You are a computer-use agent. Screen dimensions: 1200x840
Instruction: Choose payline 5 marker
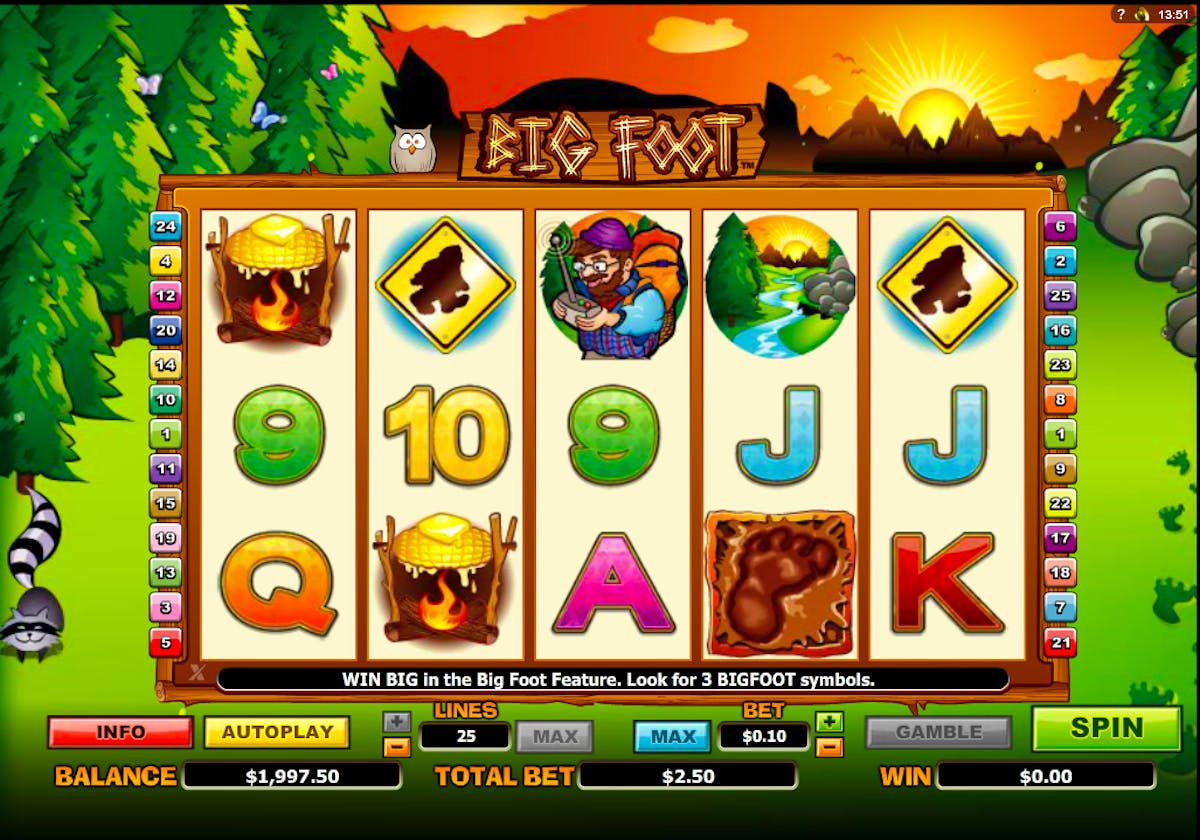(x=165, y=641)
